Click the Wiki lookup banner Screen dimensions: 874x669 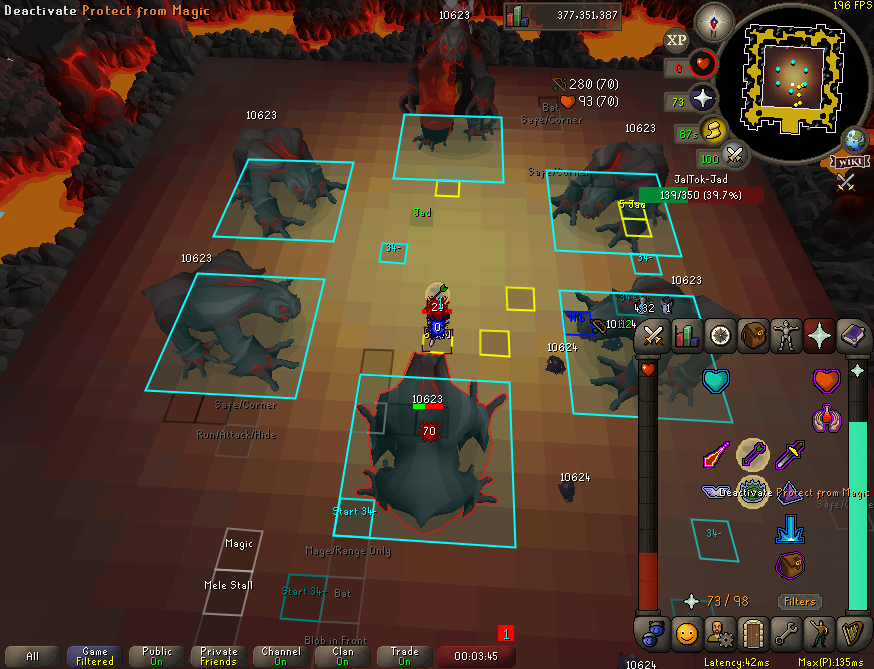[846, 162]
